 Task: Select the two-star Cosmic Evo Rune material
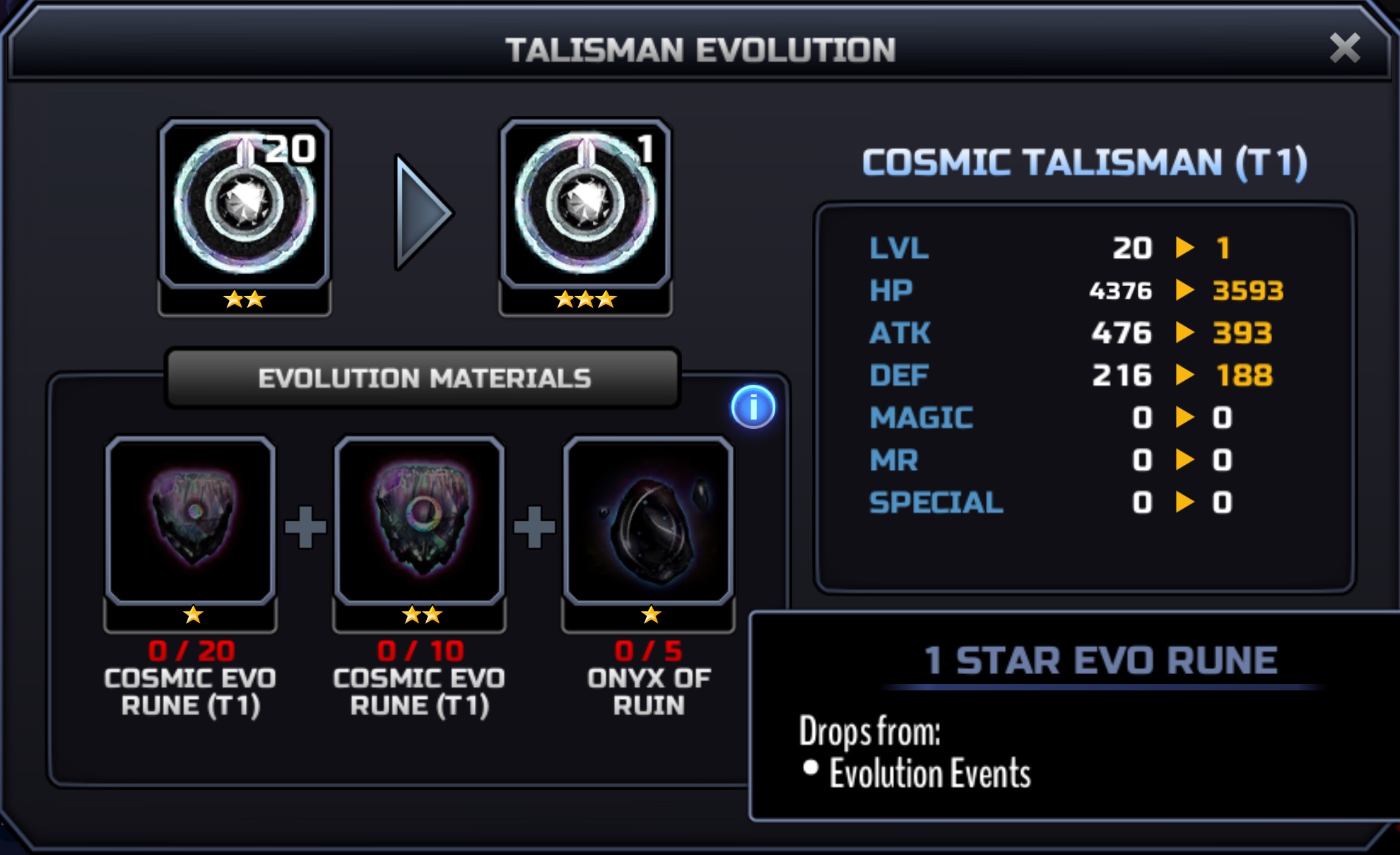pyautogui.click(x=420, y=521)
